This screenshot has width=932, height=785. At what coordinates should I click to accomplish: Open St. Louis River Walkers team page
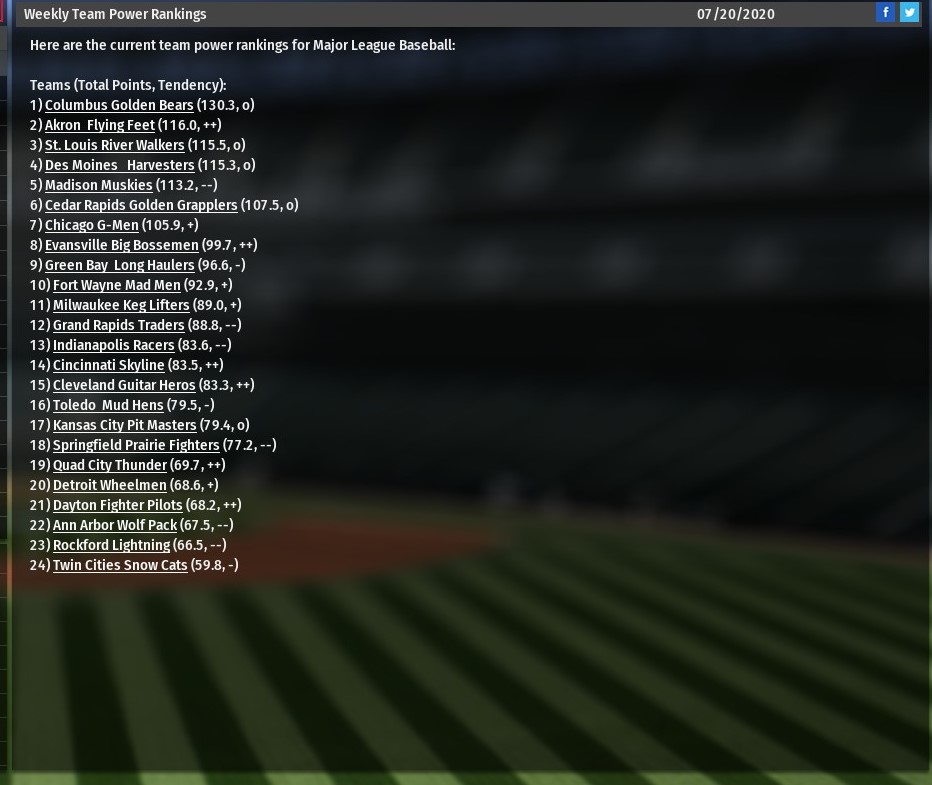click(115, 145)
